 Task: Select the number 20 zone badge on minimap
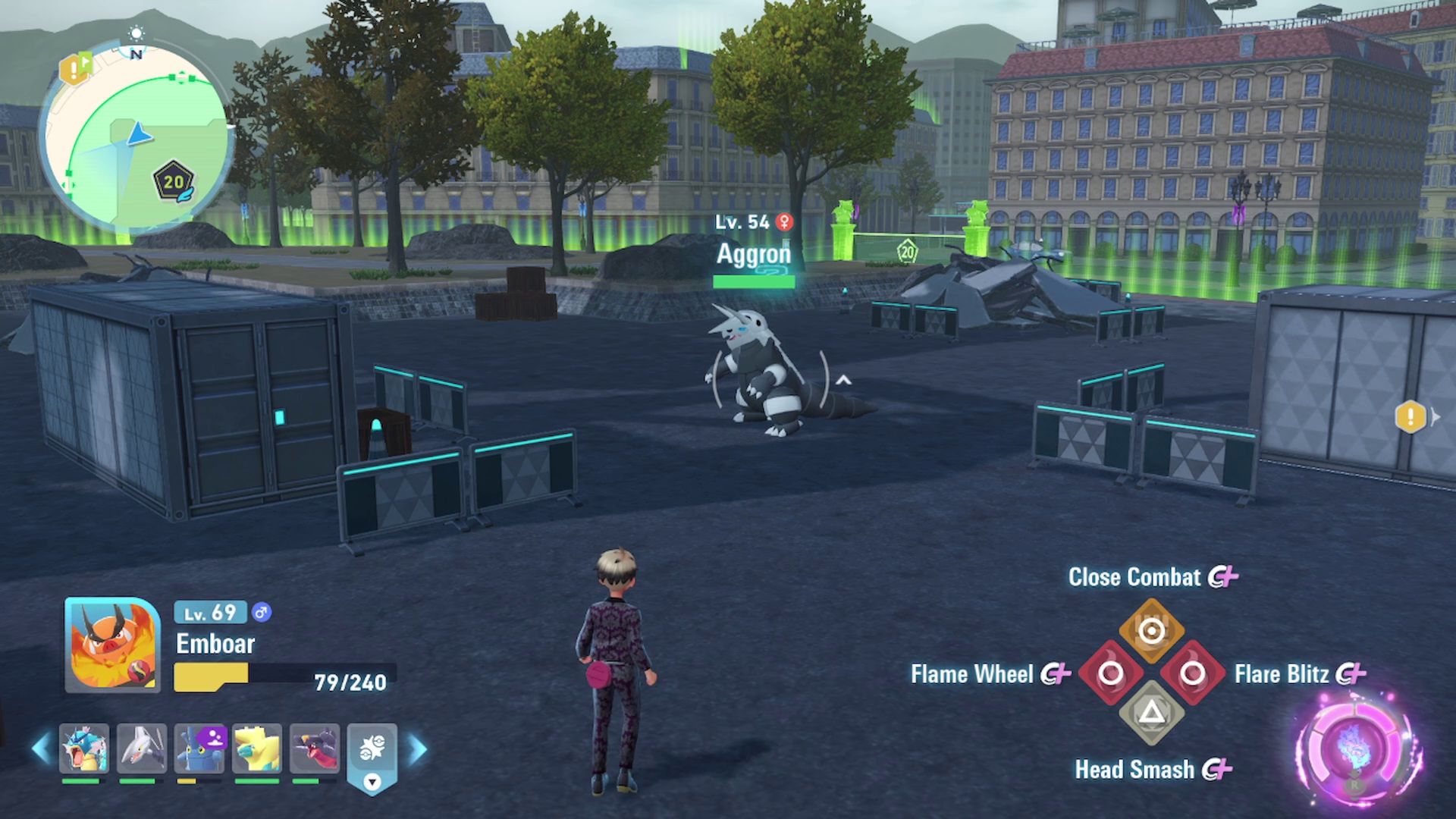(x=174, y=182)
